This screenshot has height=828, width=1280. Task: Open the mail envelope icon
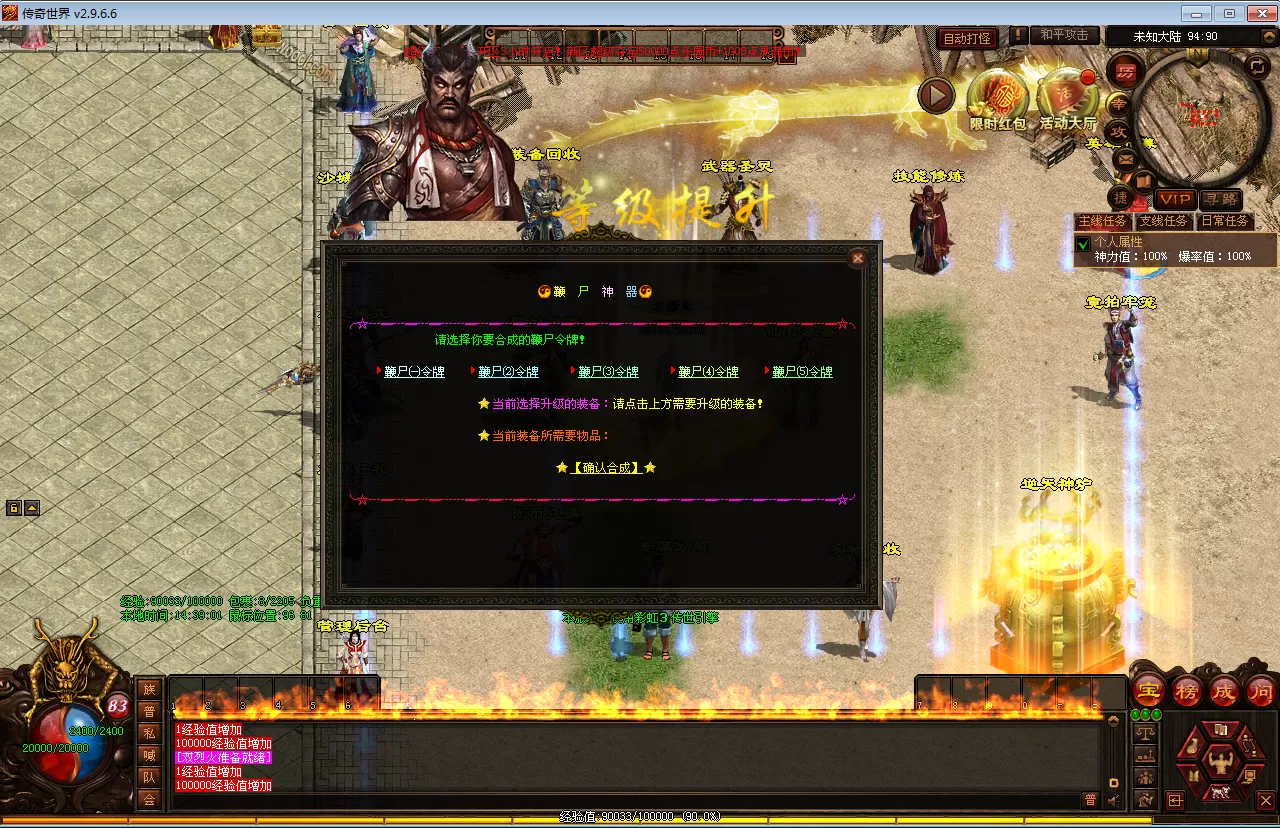pyautogui.click(x=1125, y=158)
